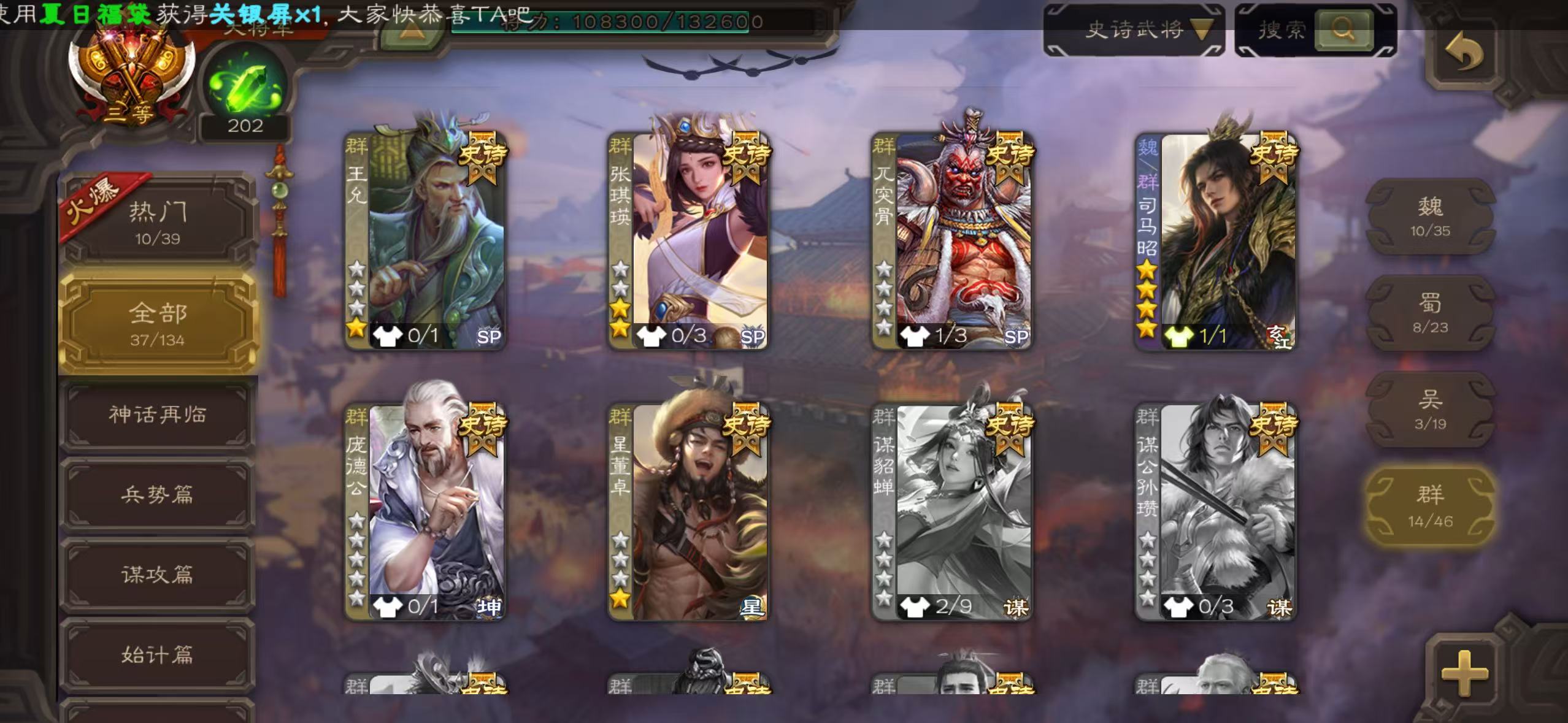Viewport: 1568px width, 723px height.
Task: Open the 史诗武将 rarity dropdown
Action: (1134, 29)
